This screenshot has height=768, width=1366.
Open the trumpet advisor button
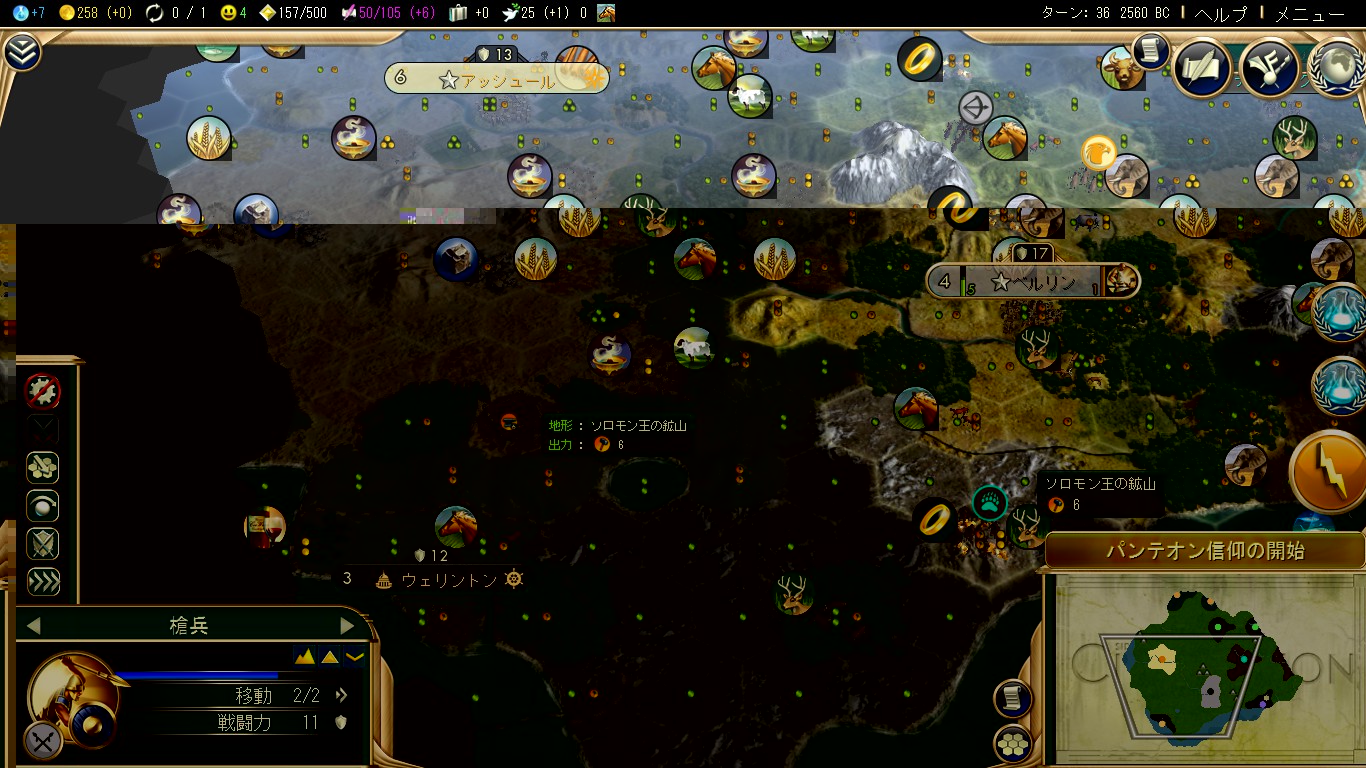(1268, 67)
